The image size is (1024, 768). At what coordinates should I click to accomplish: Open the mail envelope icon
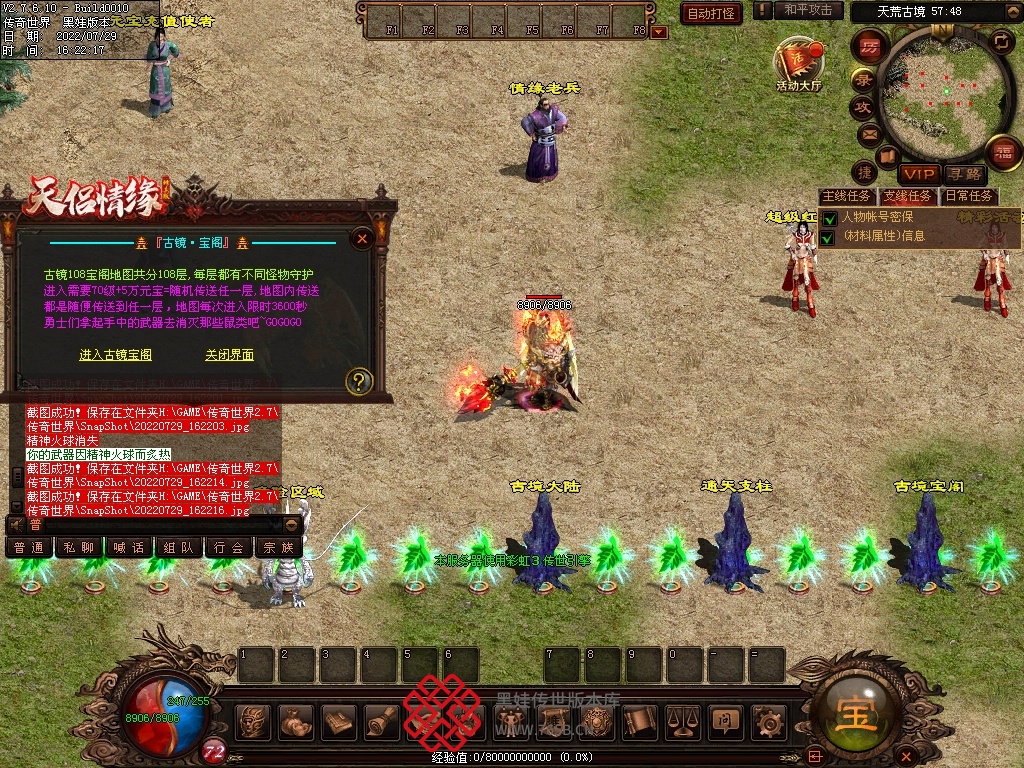pos(868,133)
